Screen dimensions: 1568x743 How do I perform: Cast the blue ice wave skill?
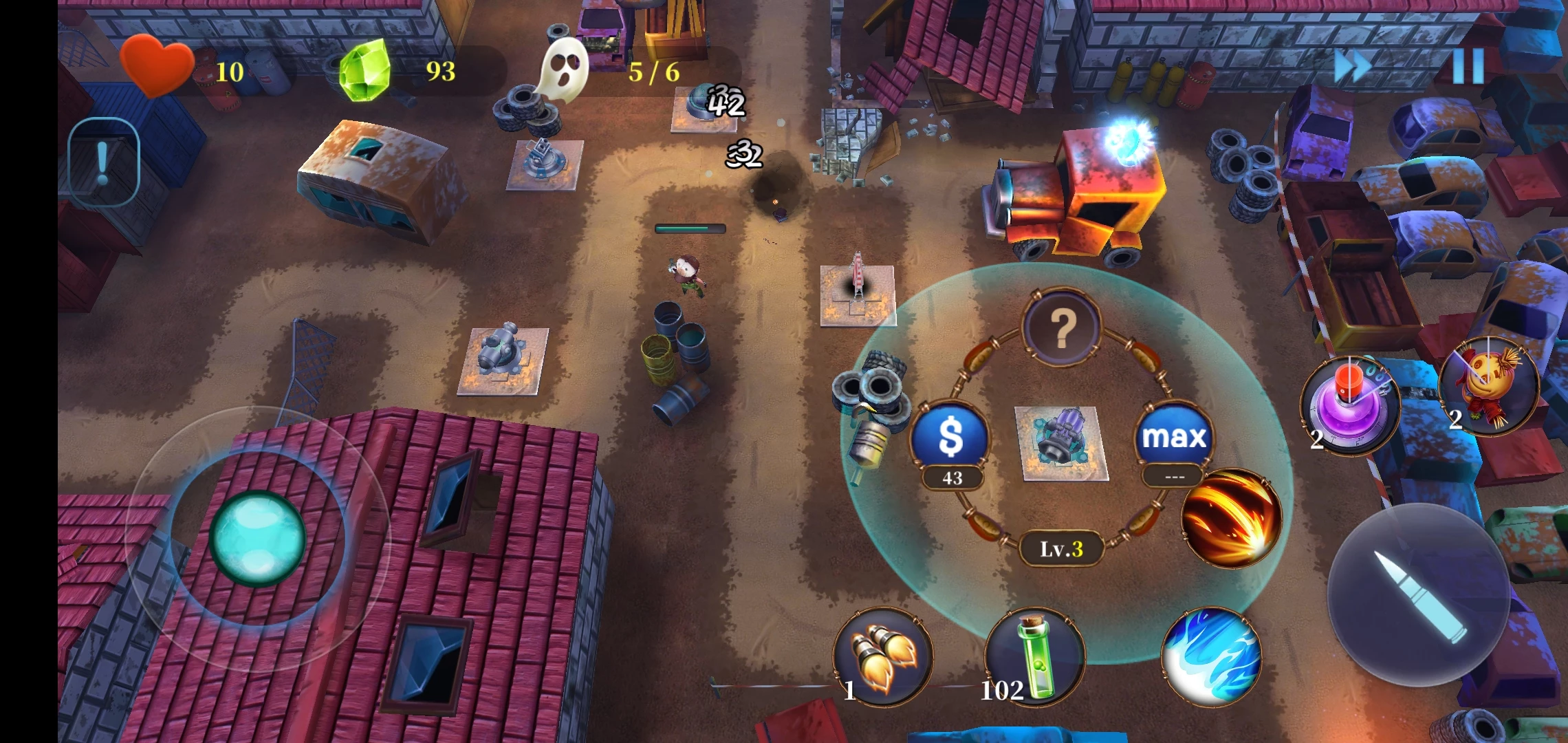pos(1212,656)
